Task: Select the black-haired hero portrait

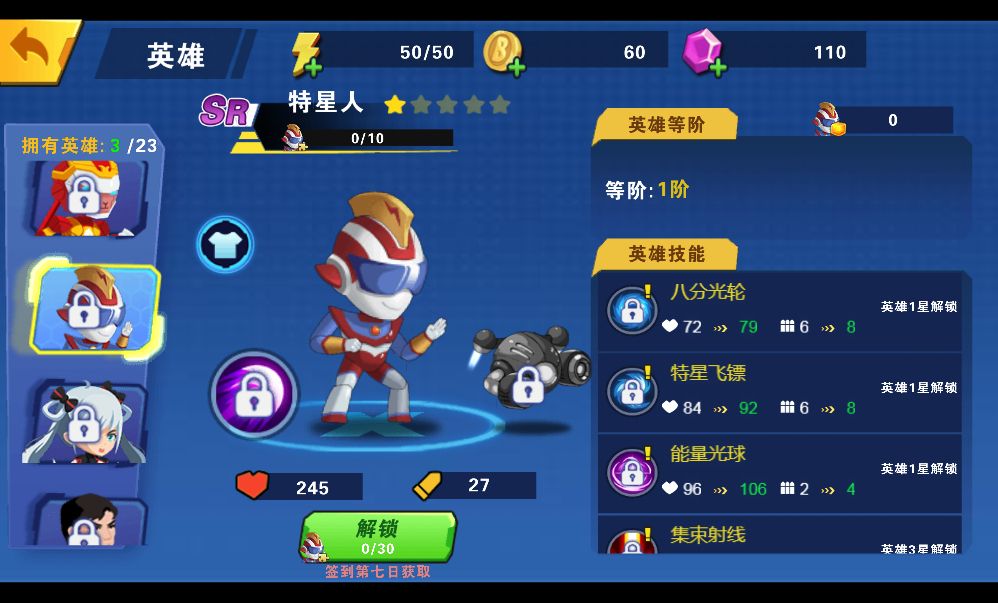Action: (87, 520)
